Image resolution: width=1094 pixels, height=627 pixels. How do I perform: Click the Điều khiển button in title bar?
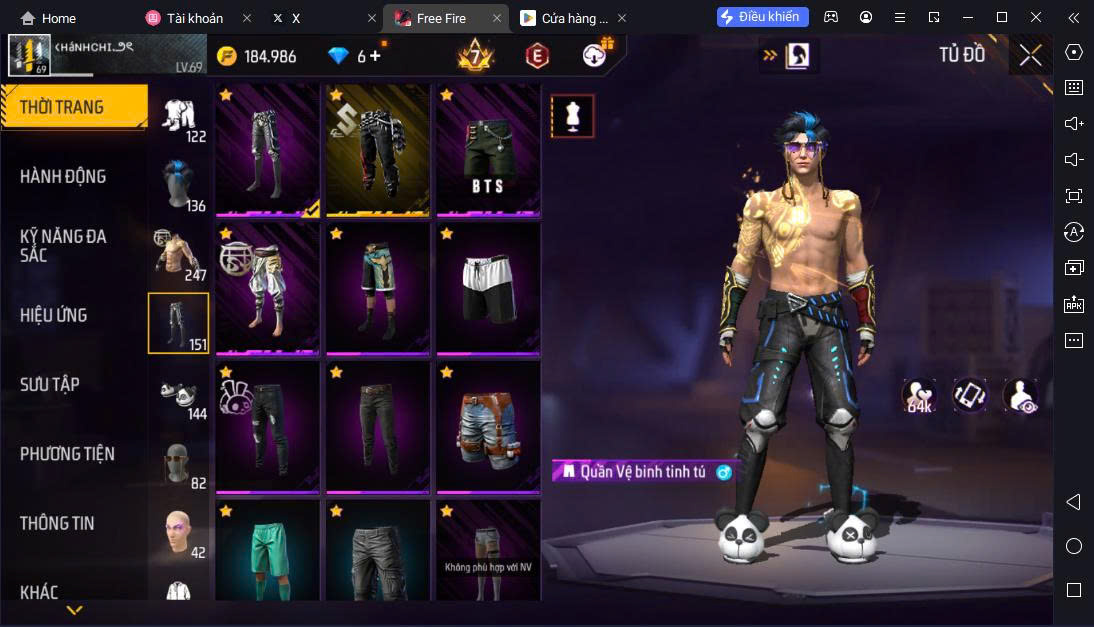(x=762, y=17)
